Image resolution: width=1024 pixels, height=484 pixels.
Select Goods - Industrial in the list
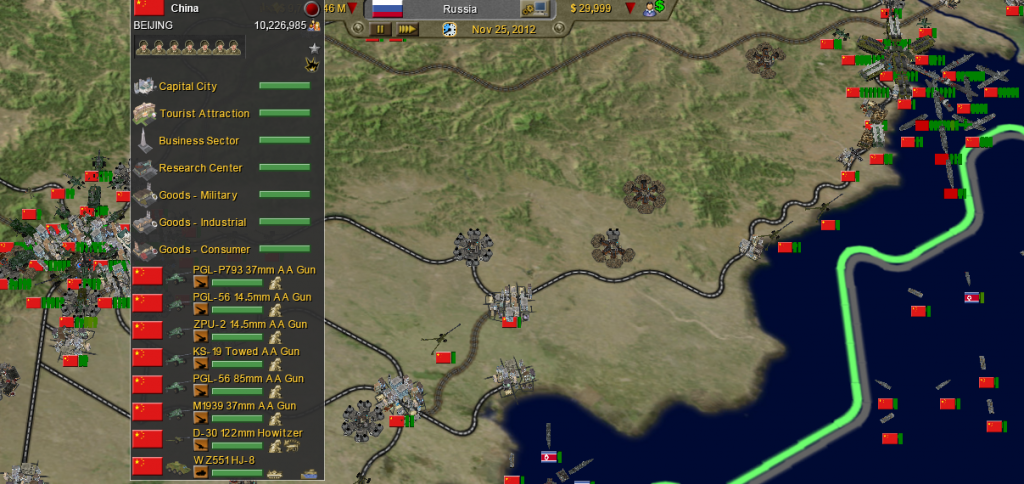click(x=203, y=221)
